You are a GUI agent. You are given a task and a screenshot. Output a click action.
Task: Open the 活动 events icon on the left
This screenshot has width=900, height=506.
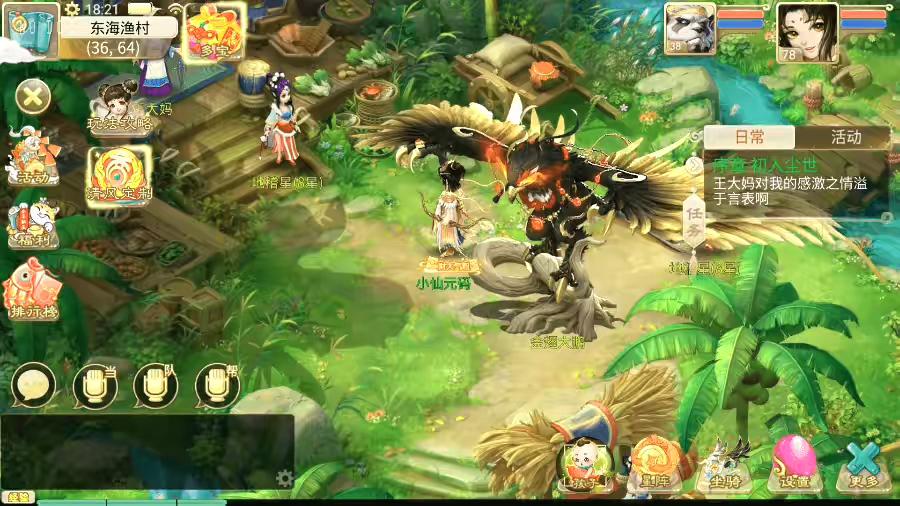coord(32,158)
